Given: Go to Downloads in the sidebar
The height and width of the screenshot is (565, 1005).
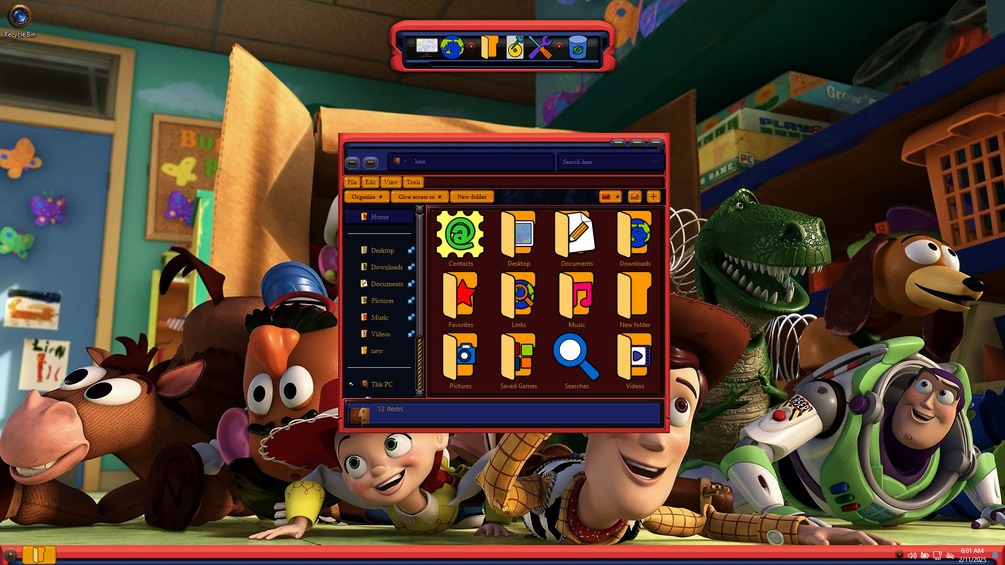Looking at the screenshot, I should click(386, 267).
